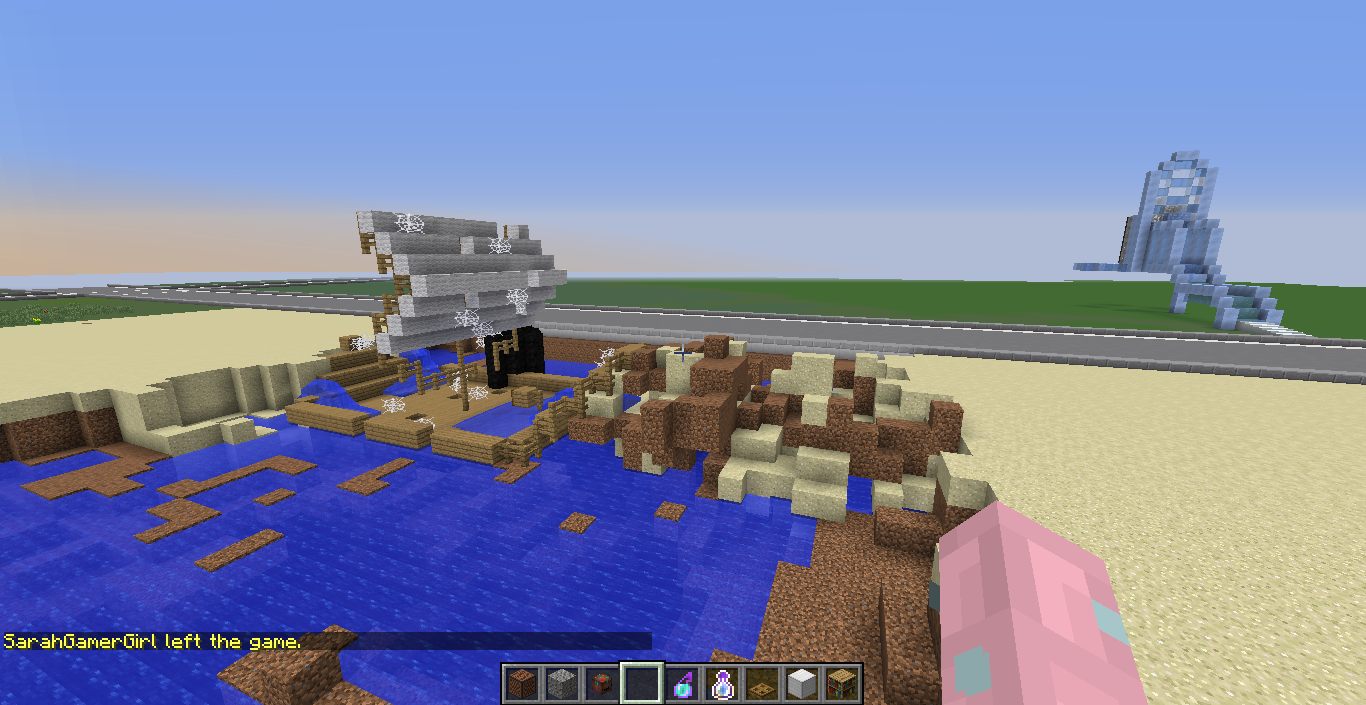Select the gray stone block slot
Viewport: 1366px width, 705px height.
point(560,684)
